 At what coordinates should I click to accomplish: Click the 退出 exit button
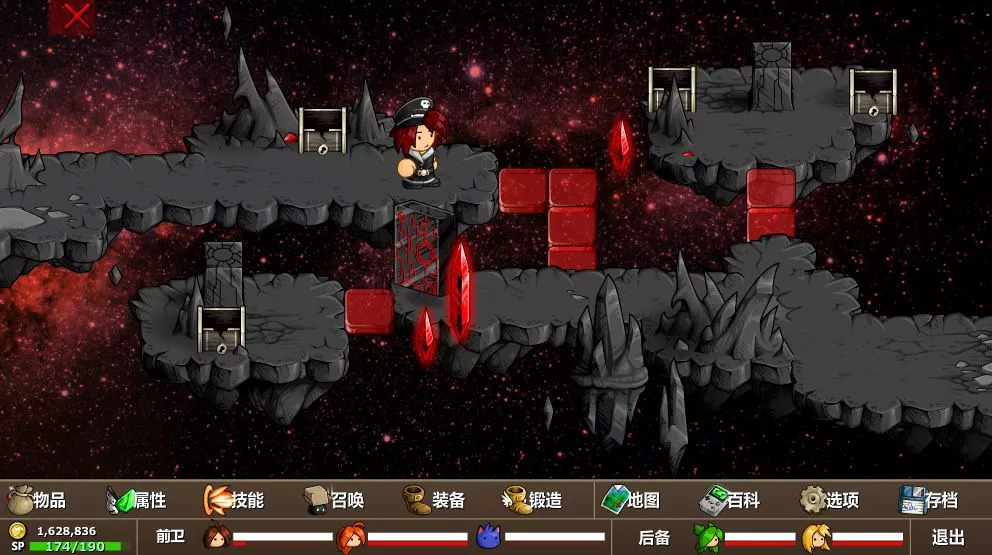(948, 537)
